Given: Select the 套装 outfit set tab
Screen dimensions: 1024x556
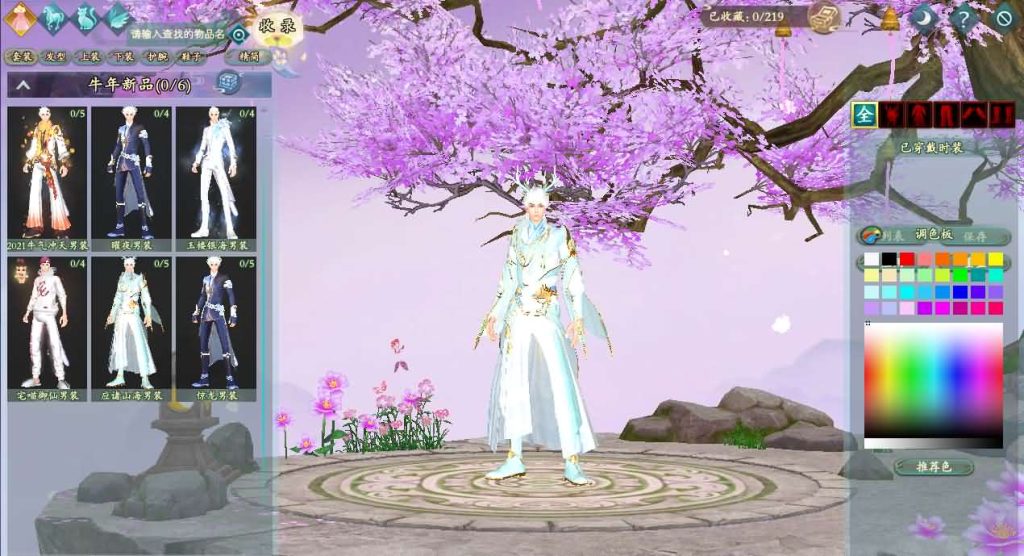Looking at the screenshot, I should tap(21, 57).
